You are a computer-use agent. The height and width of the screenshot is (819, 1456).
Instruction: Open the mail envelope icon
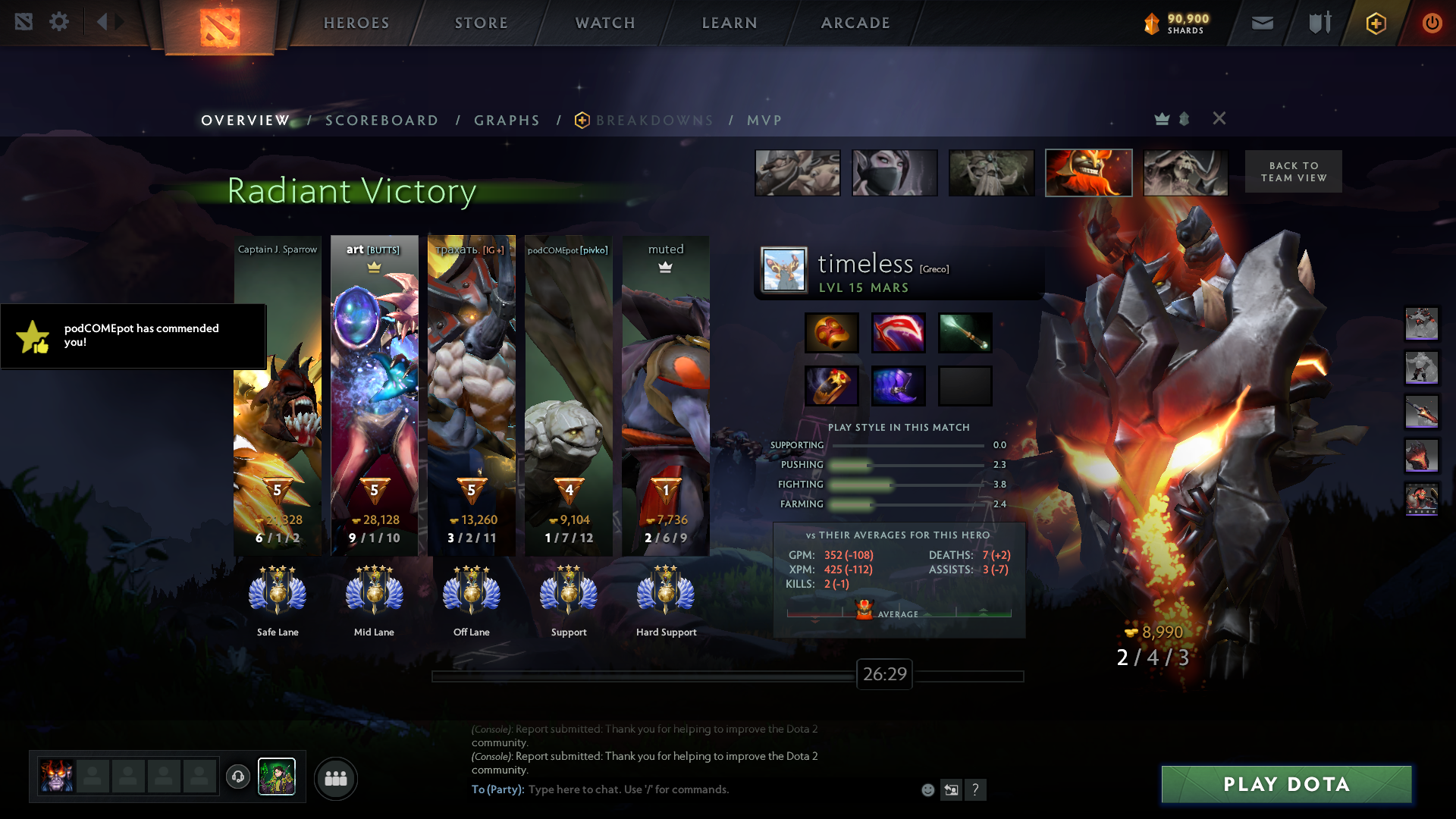pyautogui.click(x=1262, y=24)
